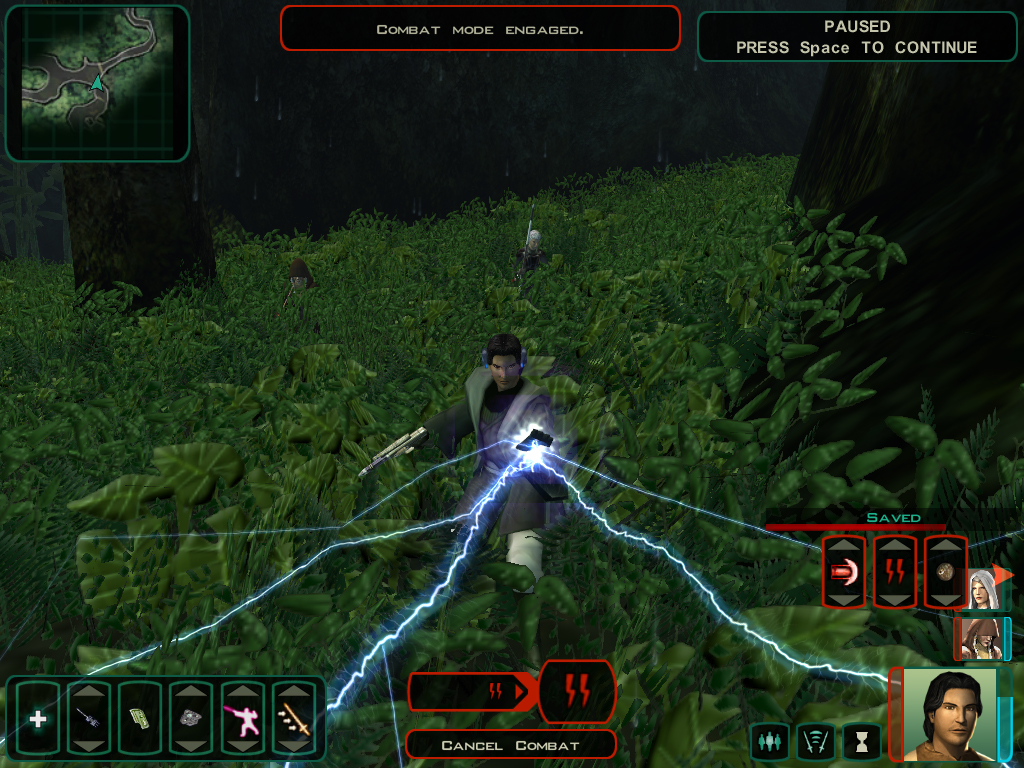
Task: Click the hourglass pause button
Action: click(861, 741)
